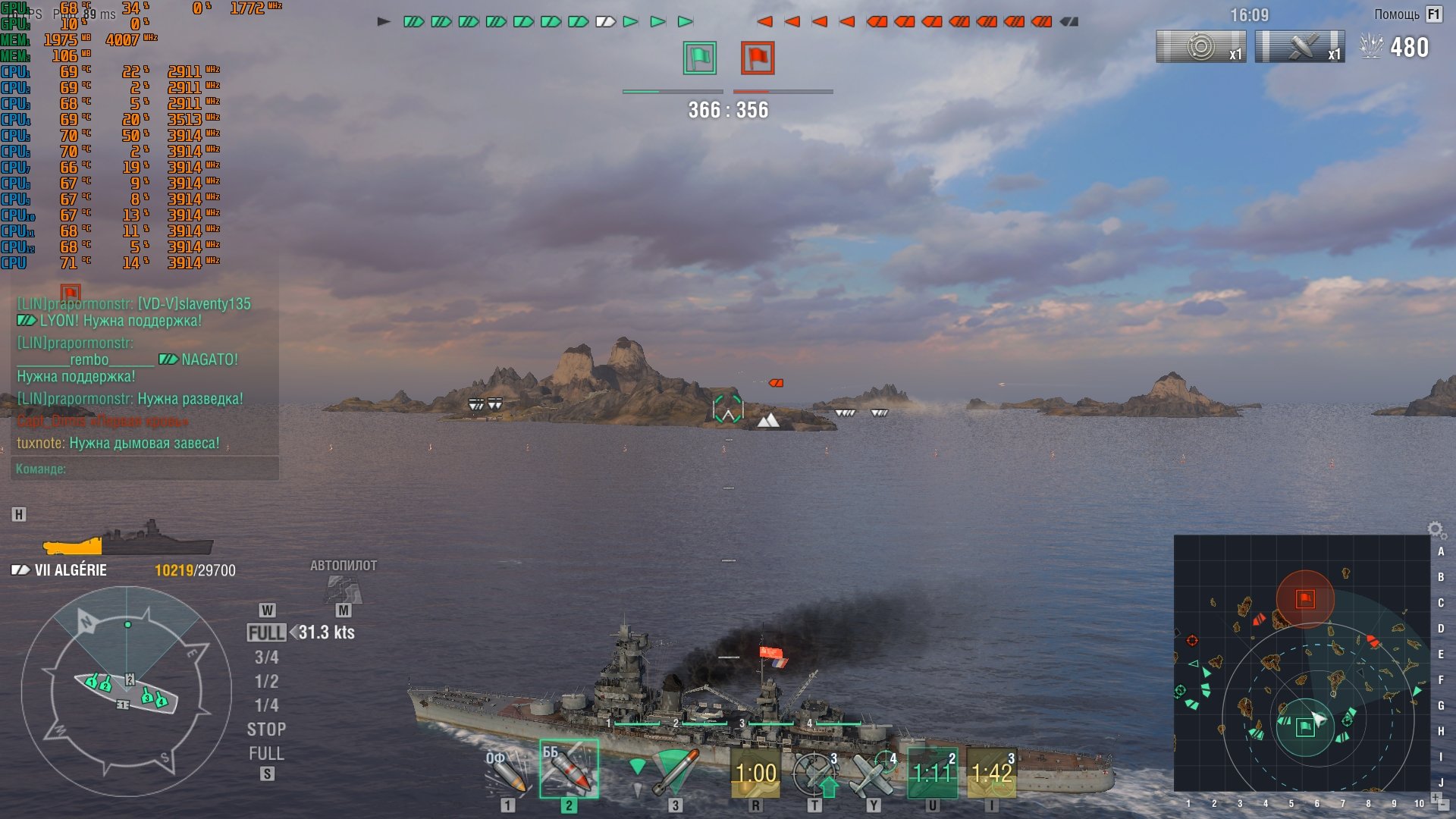
Task: Click the enemy base flag on minimap
Action: [x=1305, y=599]
